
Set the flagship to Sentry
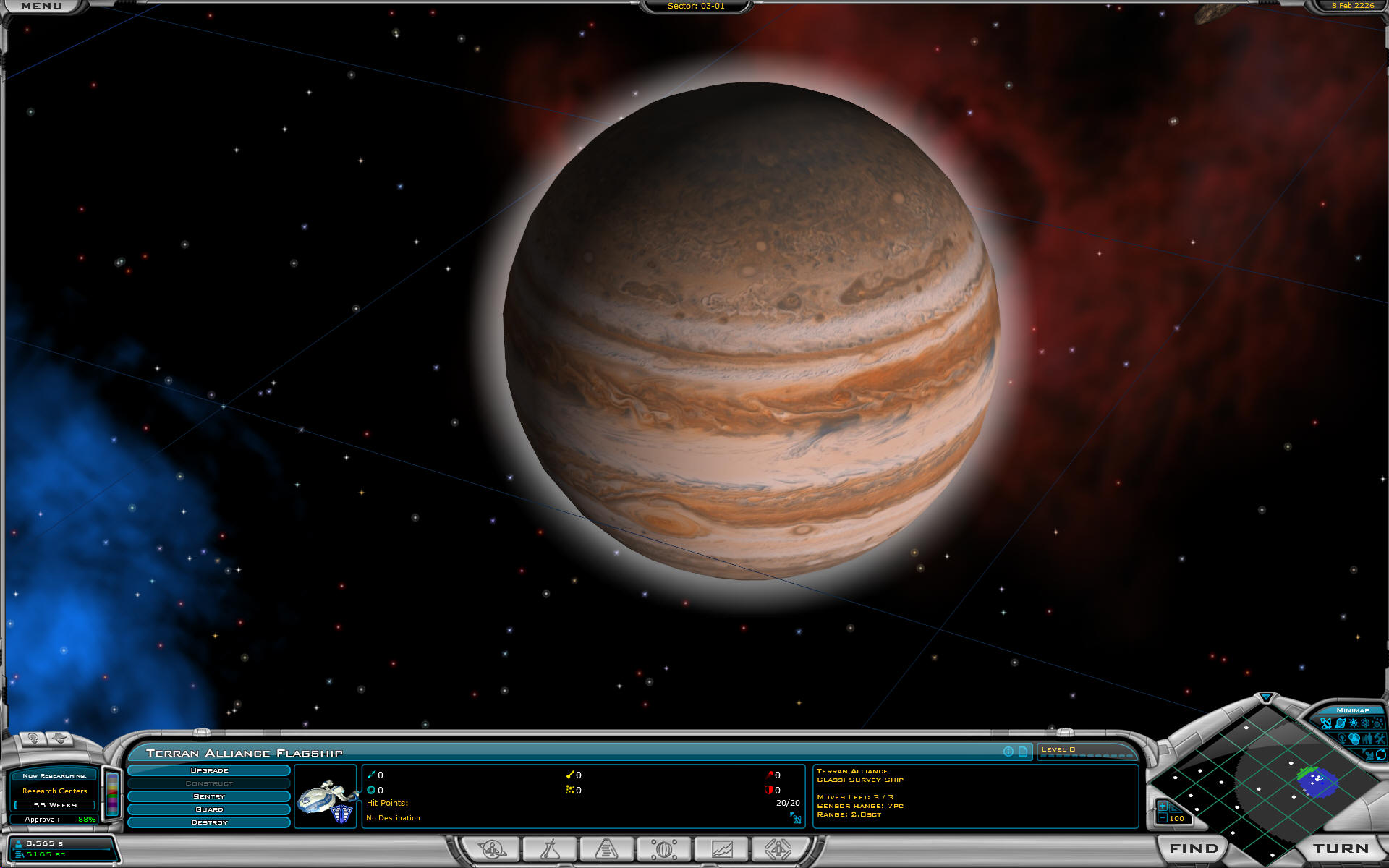[x=209, y=796]
